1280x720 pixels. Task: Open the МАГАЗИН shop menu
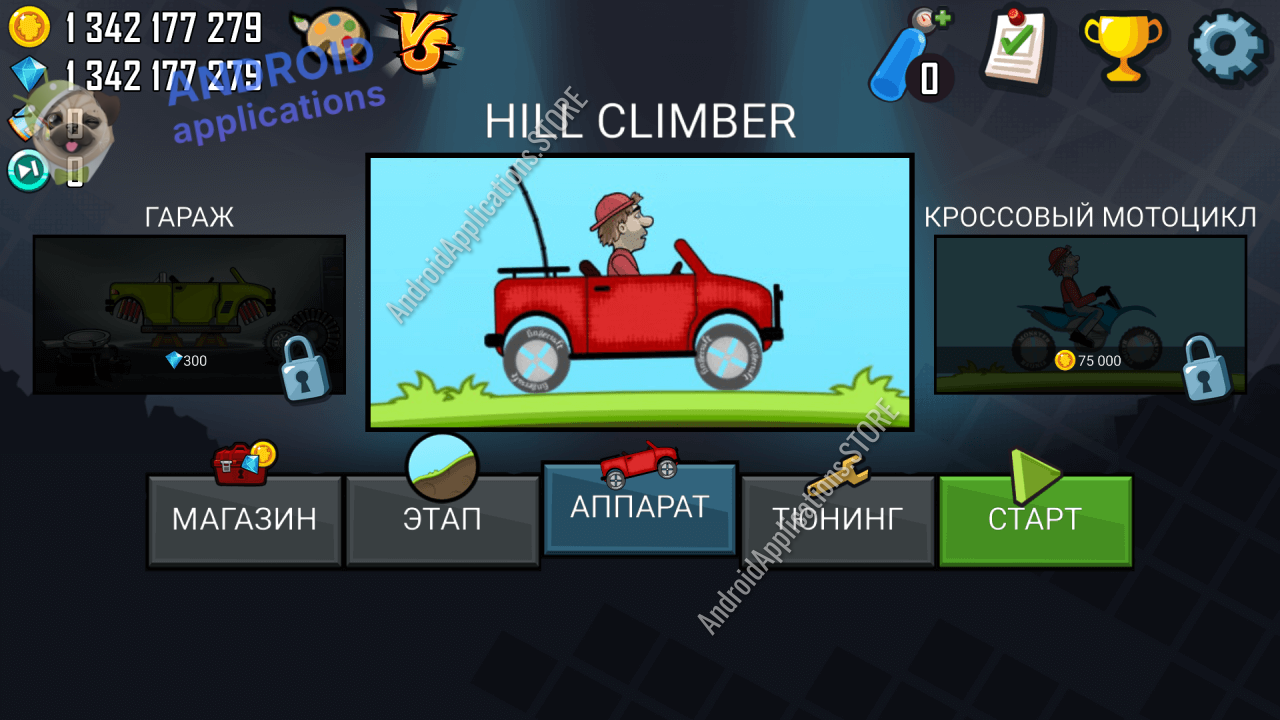[x=244, y=520]
